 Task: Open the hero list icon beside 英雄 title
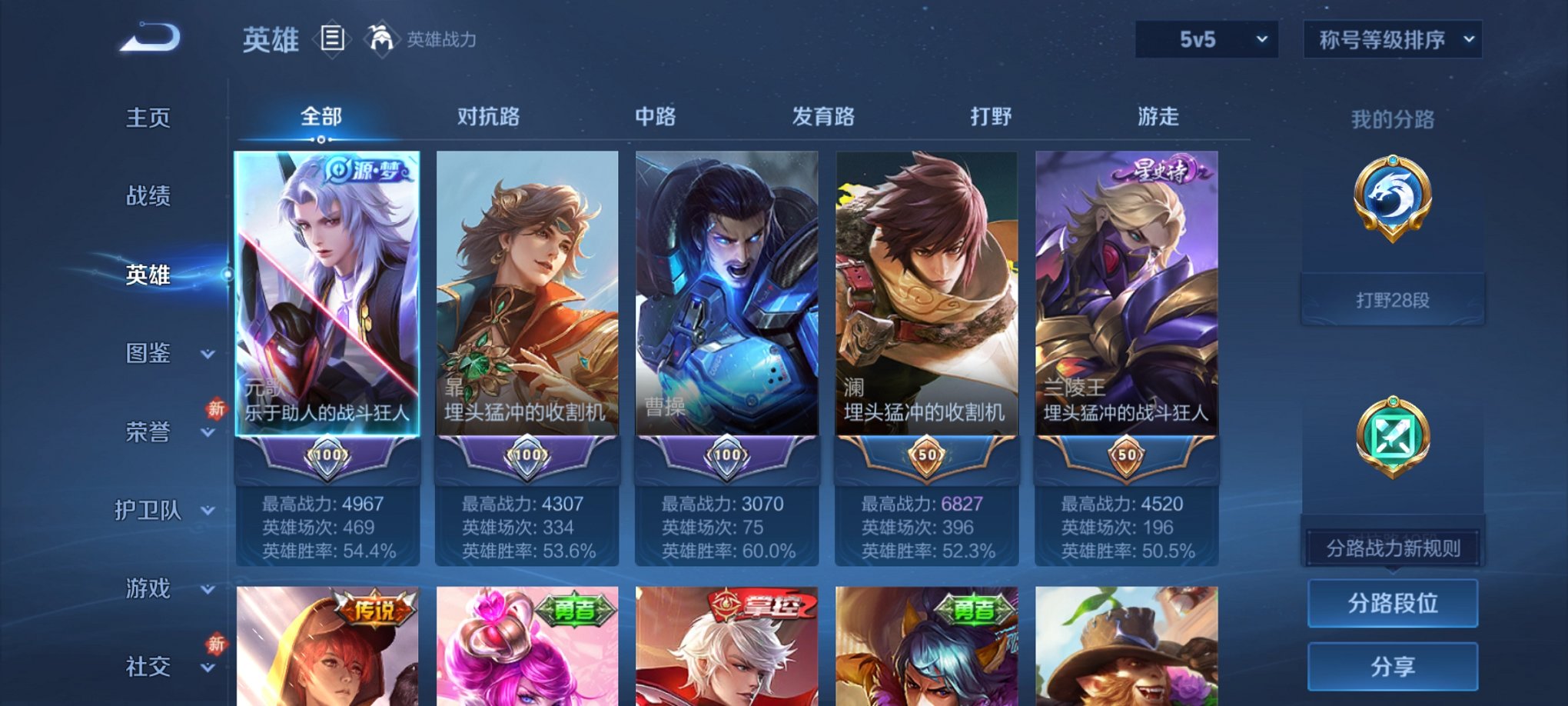(331, 38)
